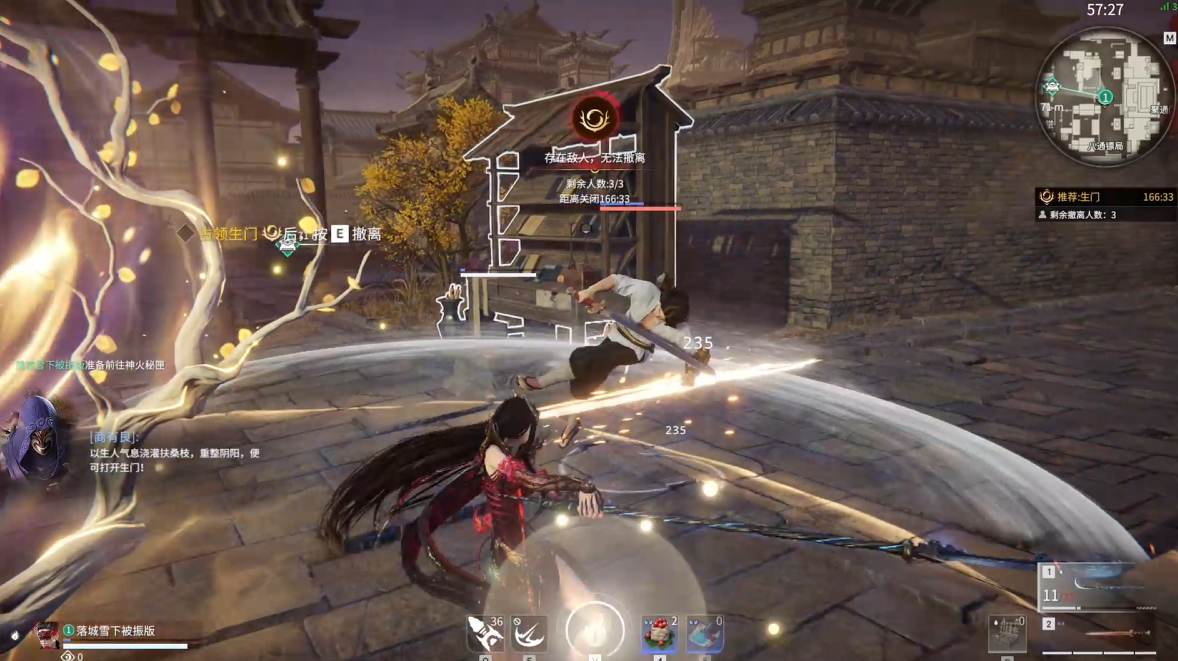Select the recommended 生门 extraction tracker

click(1105, 197)
